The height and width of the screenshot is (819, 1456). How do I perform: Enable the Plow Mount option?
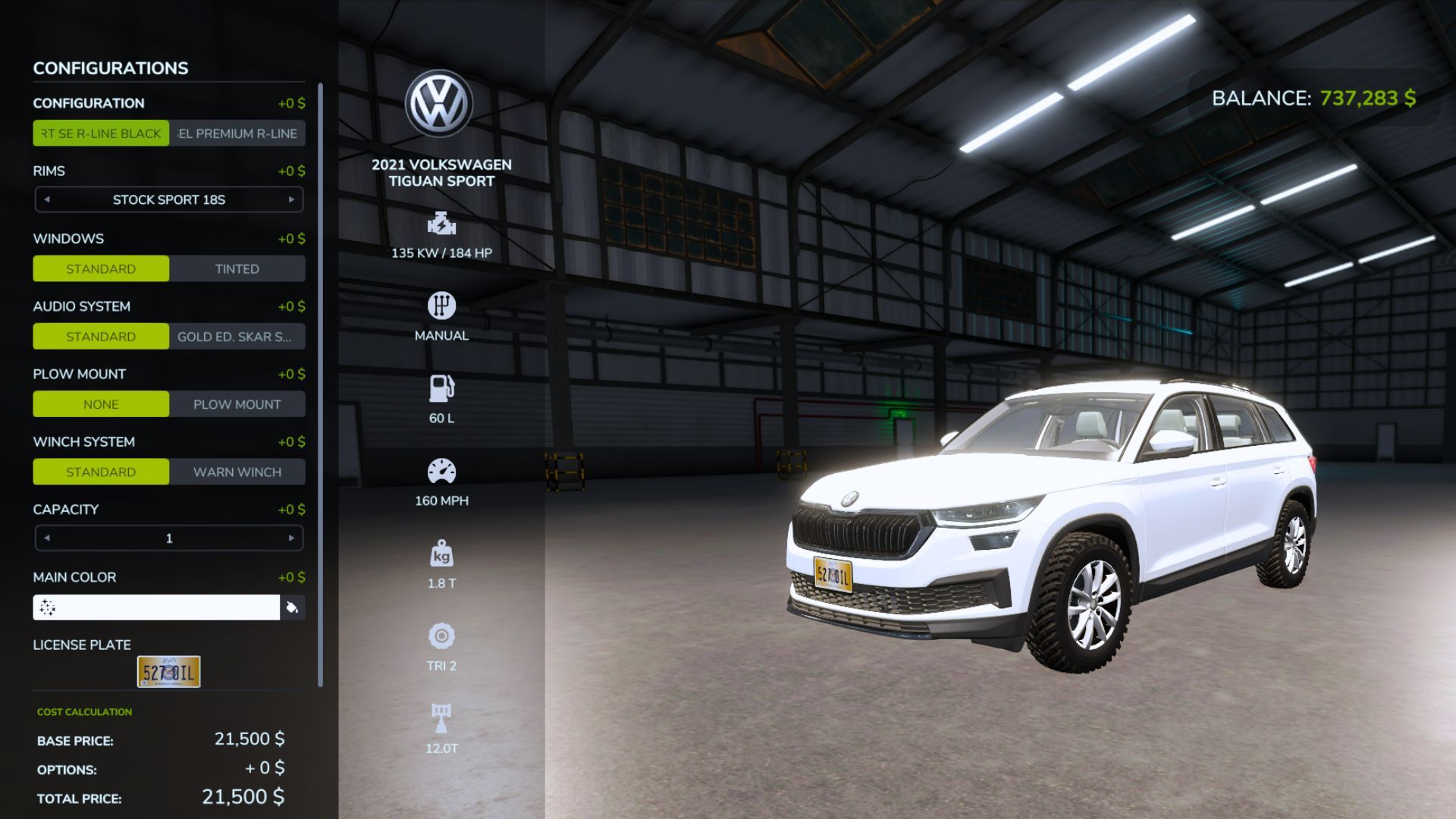[237, 404]
